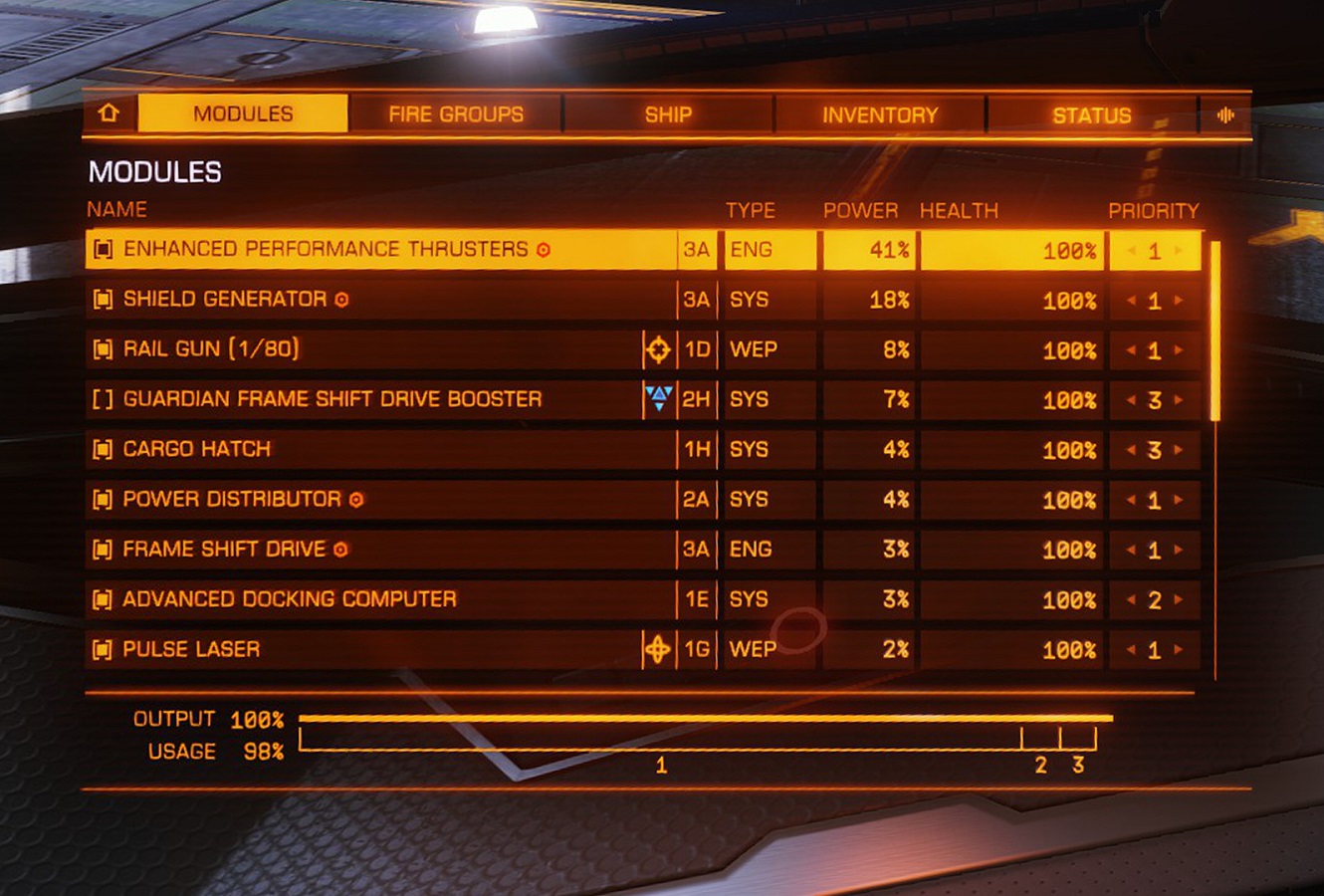Increase priority of the Cargo Hatch
1324x896 pixels.
pyautogui.click(x=1179, y=450)
